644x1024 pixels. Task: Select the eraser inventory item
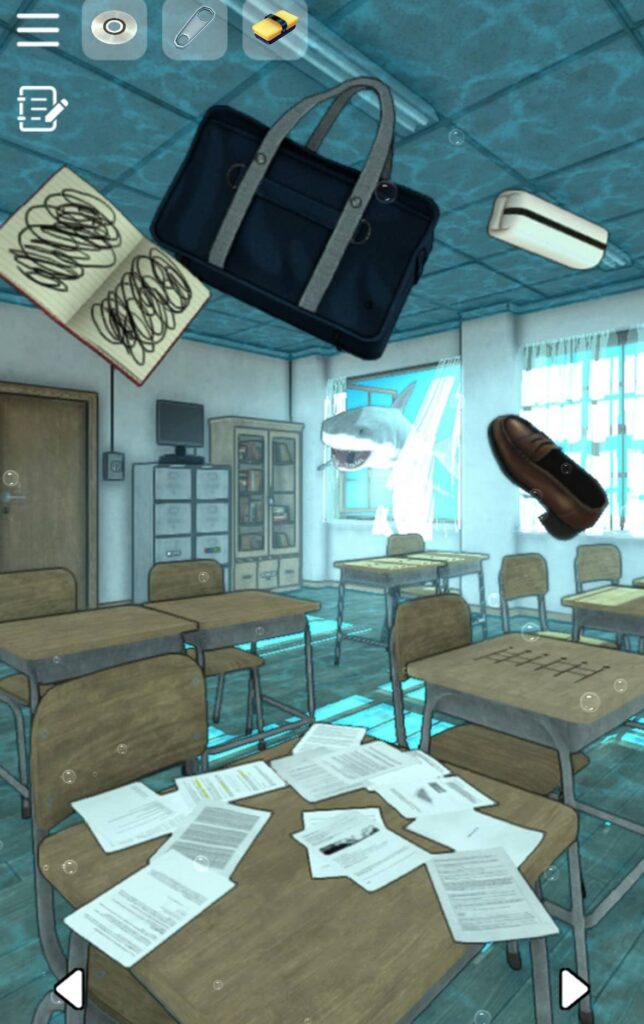pyautogui.click(x=274, y=28)
